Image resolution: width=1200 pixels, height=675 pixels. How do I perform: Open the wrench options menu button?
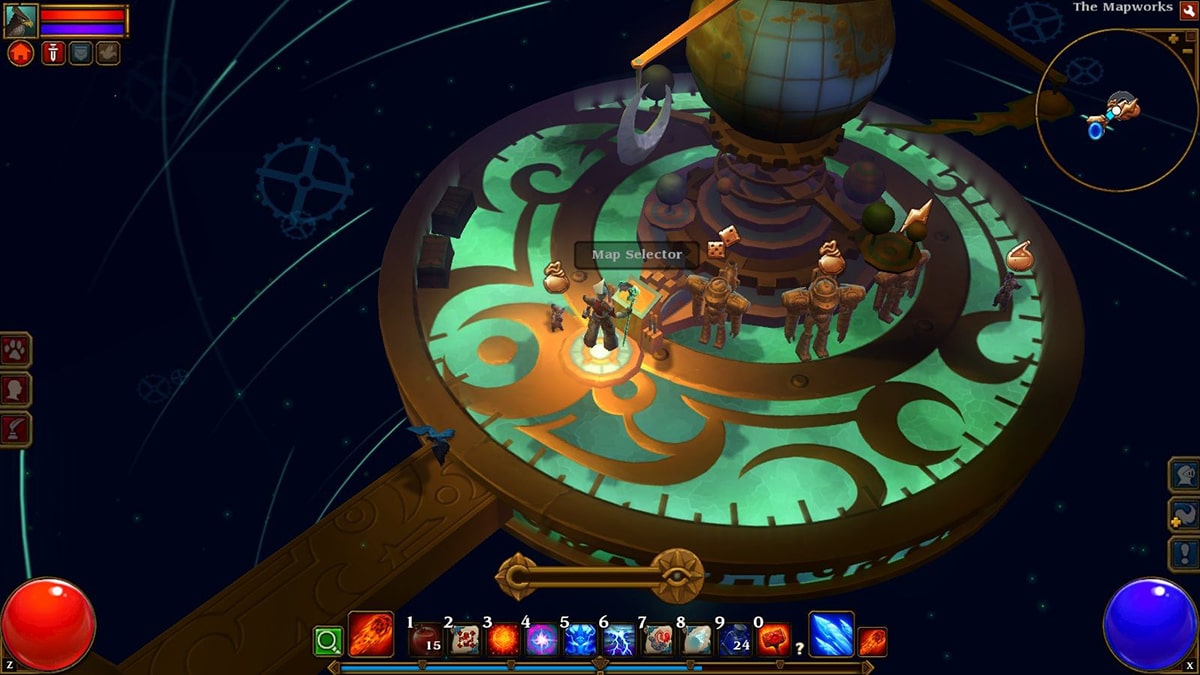(x=1188, y=9)
